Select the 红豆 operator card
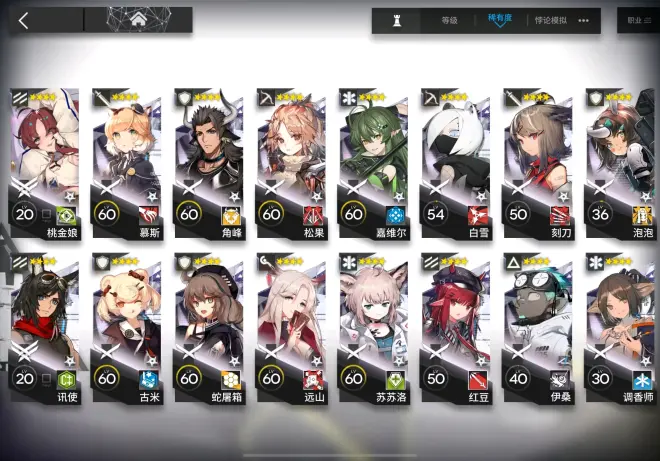The image size is (660, 461). click(455, 320)
